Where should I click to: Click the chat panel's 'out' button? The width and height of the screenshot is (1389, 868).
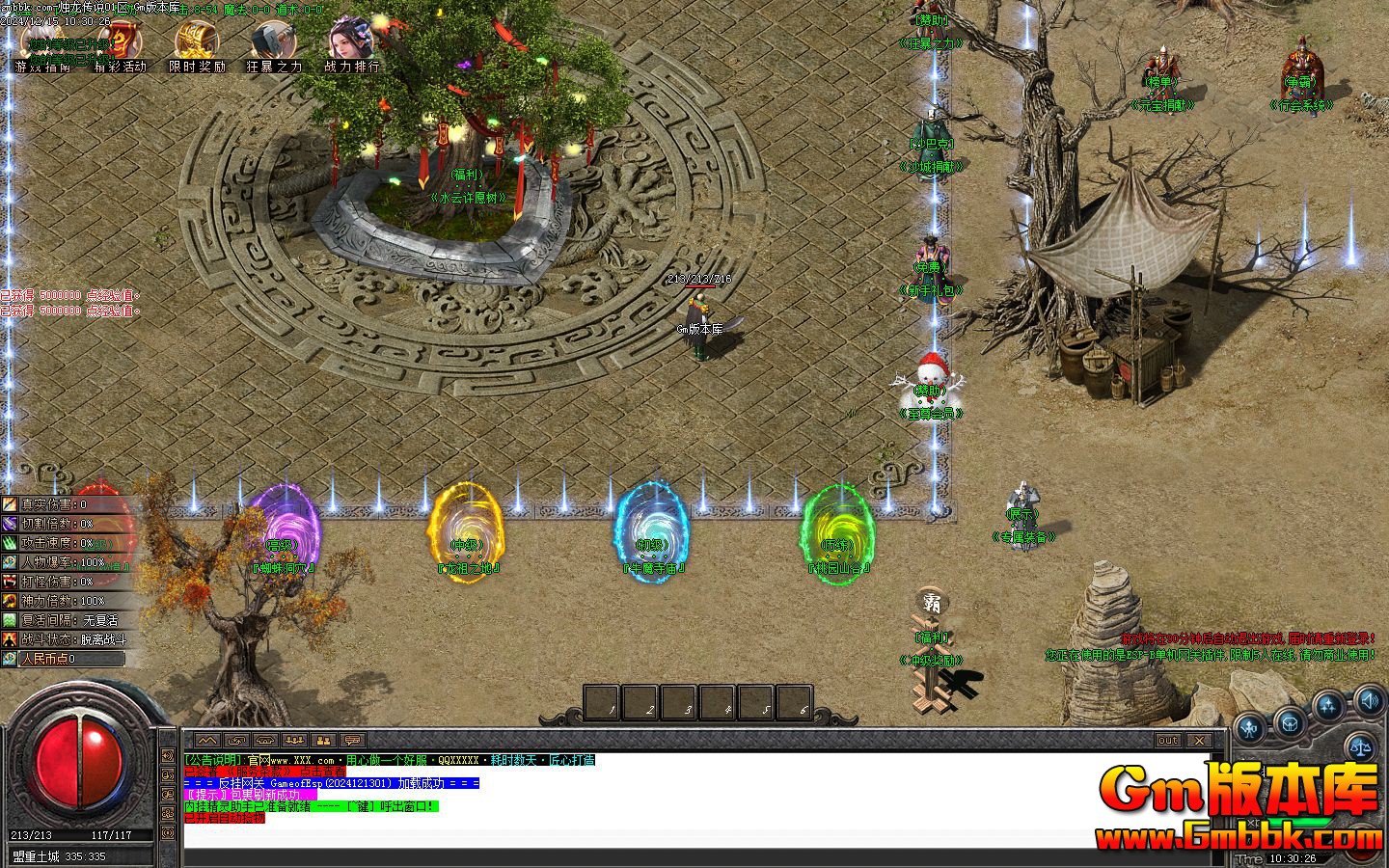(1168, 741)
